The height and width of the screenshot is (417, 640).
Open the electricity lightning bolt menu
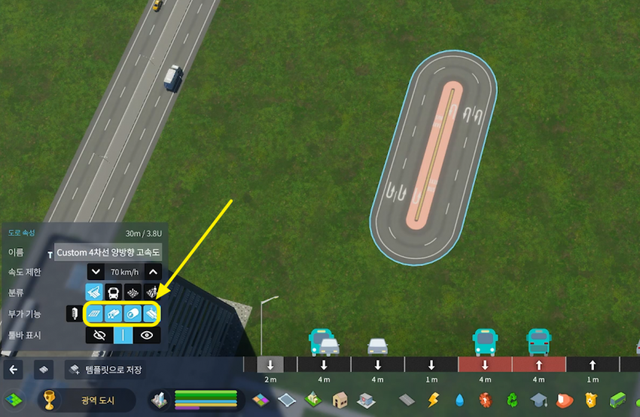click(x=434, y=402)
